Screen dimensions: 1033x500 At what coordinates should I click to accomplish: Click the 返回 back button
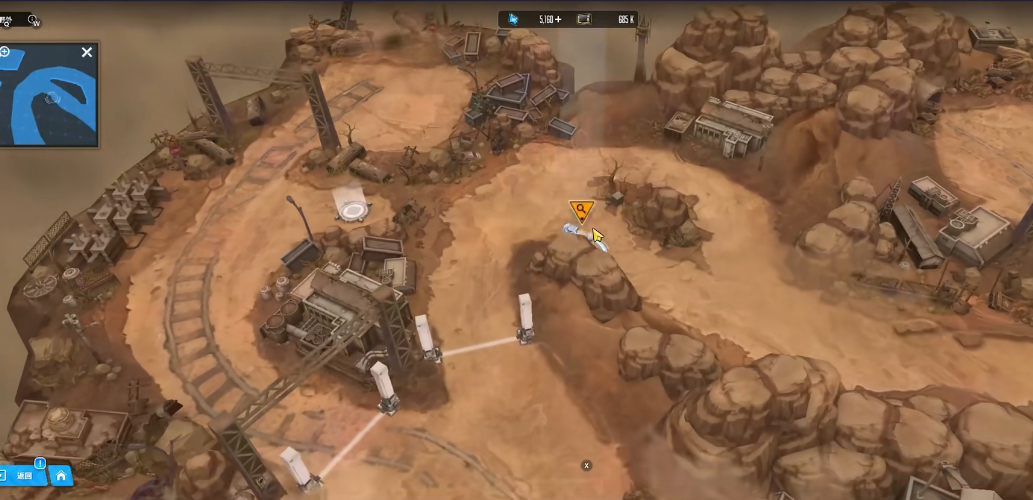click(20, 476)
